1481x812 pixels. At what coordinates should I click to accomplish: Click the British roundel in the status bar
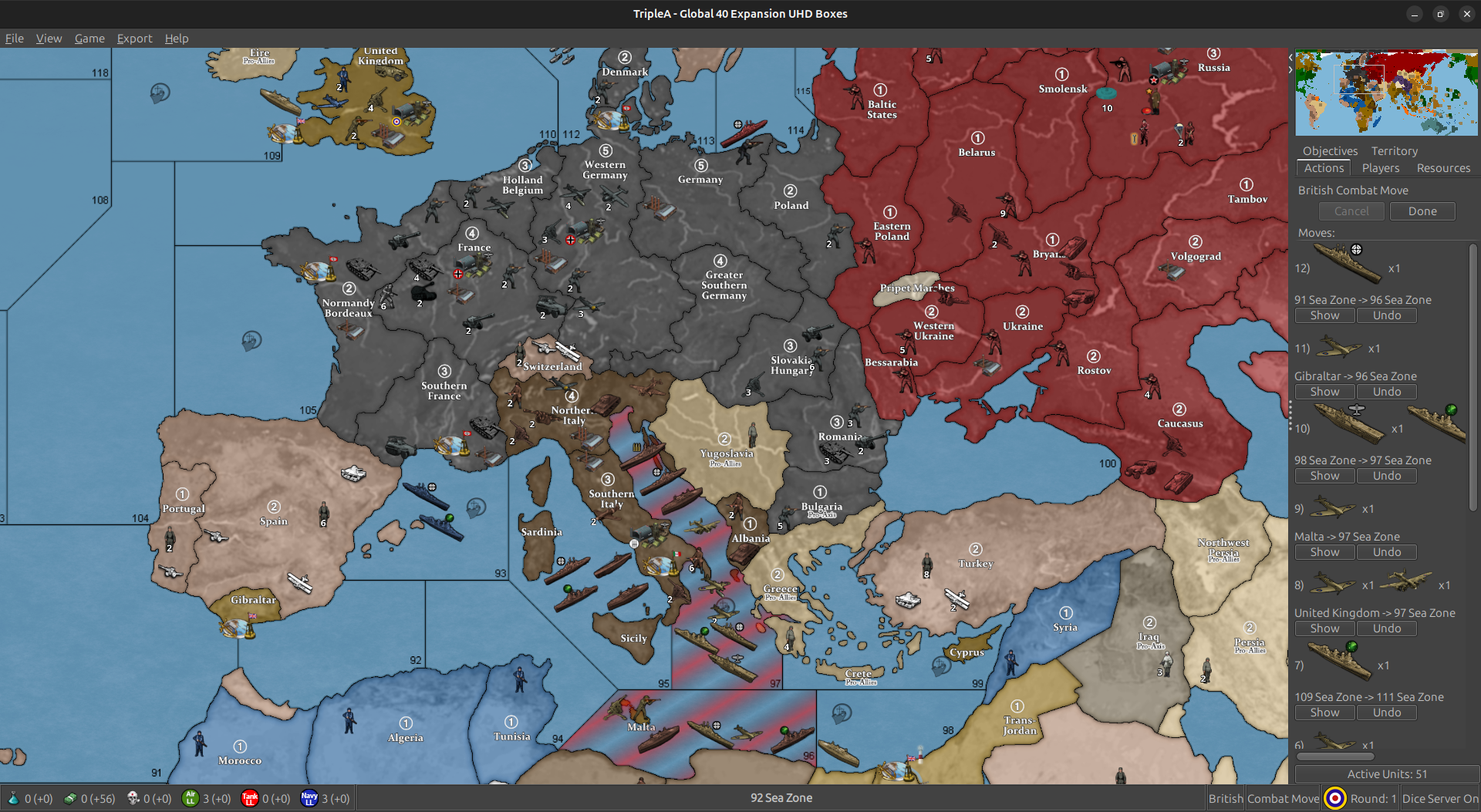[1334, 798]
